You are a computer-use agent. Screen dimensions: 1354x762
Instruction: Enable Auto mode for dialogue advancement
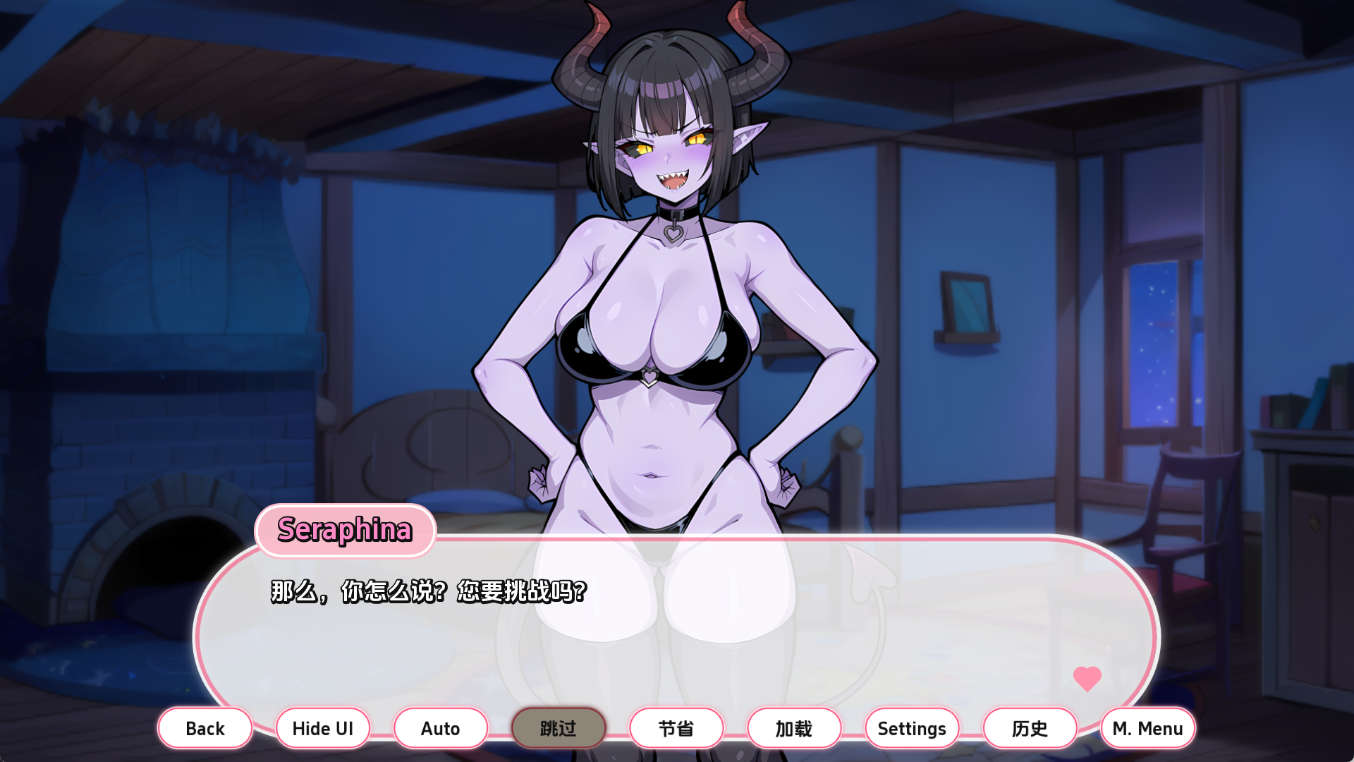(440, 728)
